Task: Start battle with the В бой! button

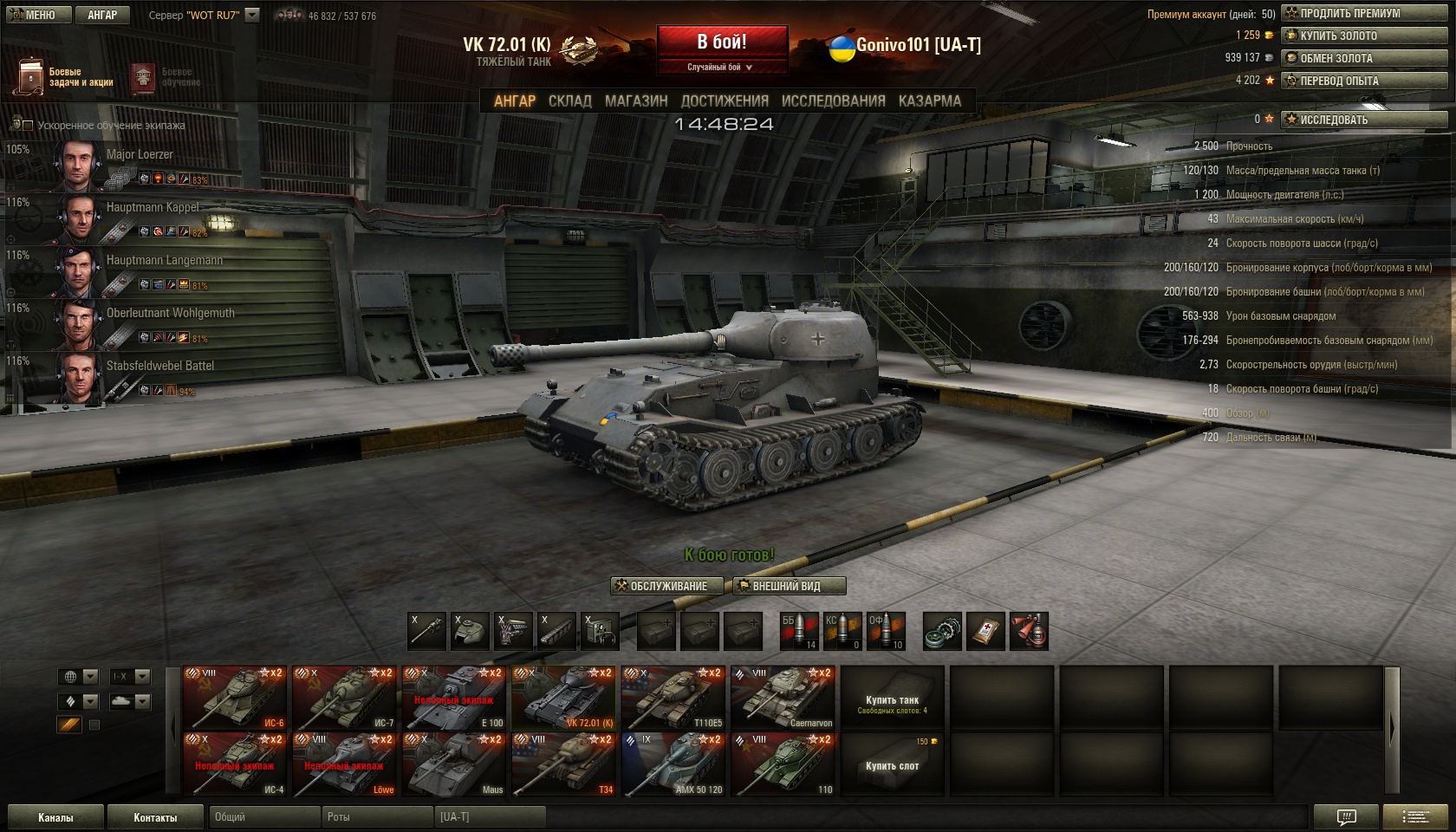Action: (722, 42)
